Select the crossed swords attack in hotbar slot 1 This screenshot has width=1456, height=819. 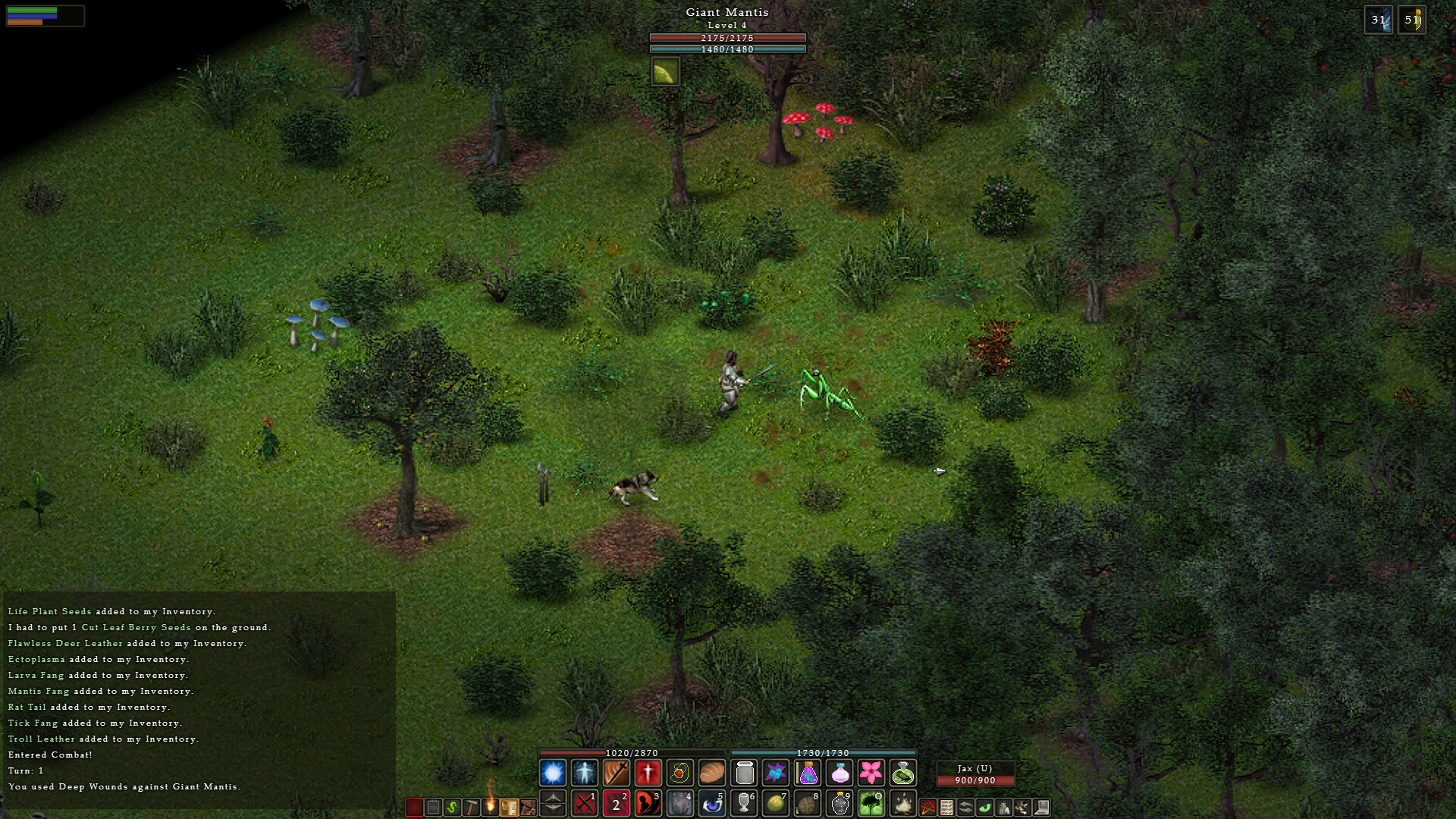click(584, 805)
